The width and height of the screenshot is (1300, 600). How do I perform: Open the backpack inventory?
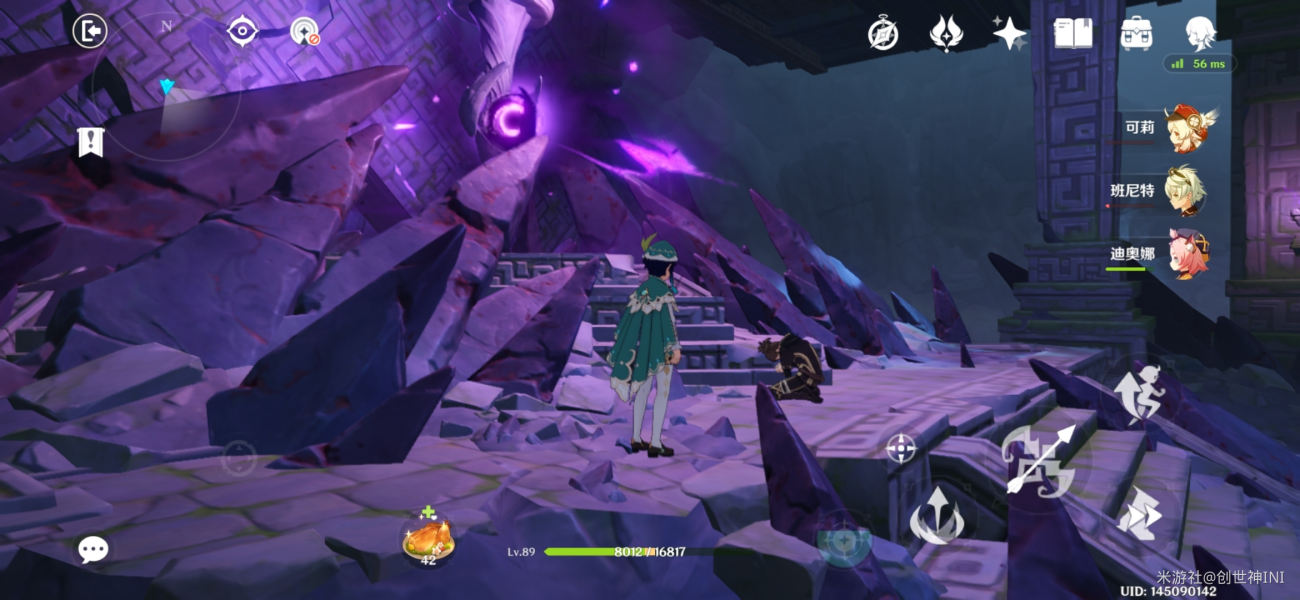click(x=1136, y=34)
